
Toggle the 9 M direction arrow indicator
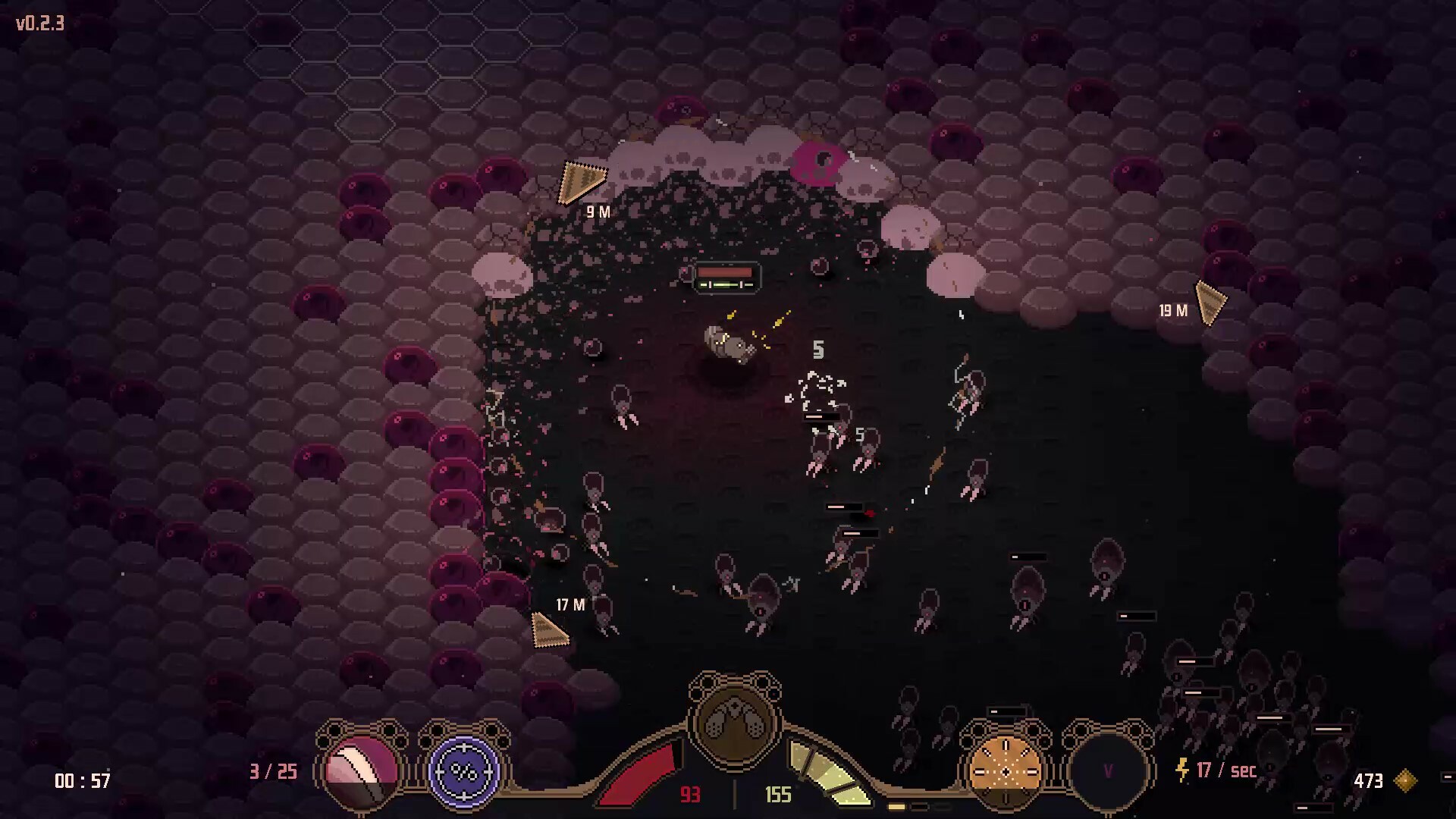point(585,180)
